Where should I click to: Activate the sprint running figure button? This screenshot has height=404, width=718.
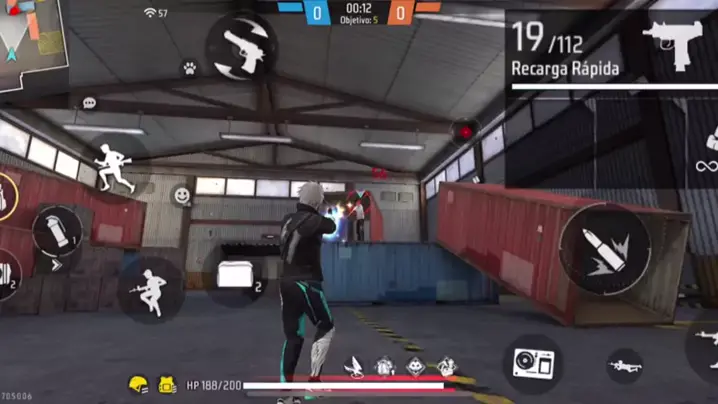pyautogui.click(x=113, y=166)
